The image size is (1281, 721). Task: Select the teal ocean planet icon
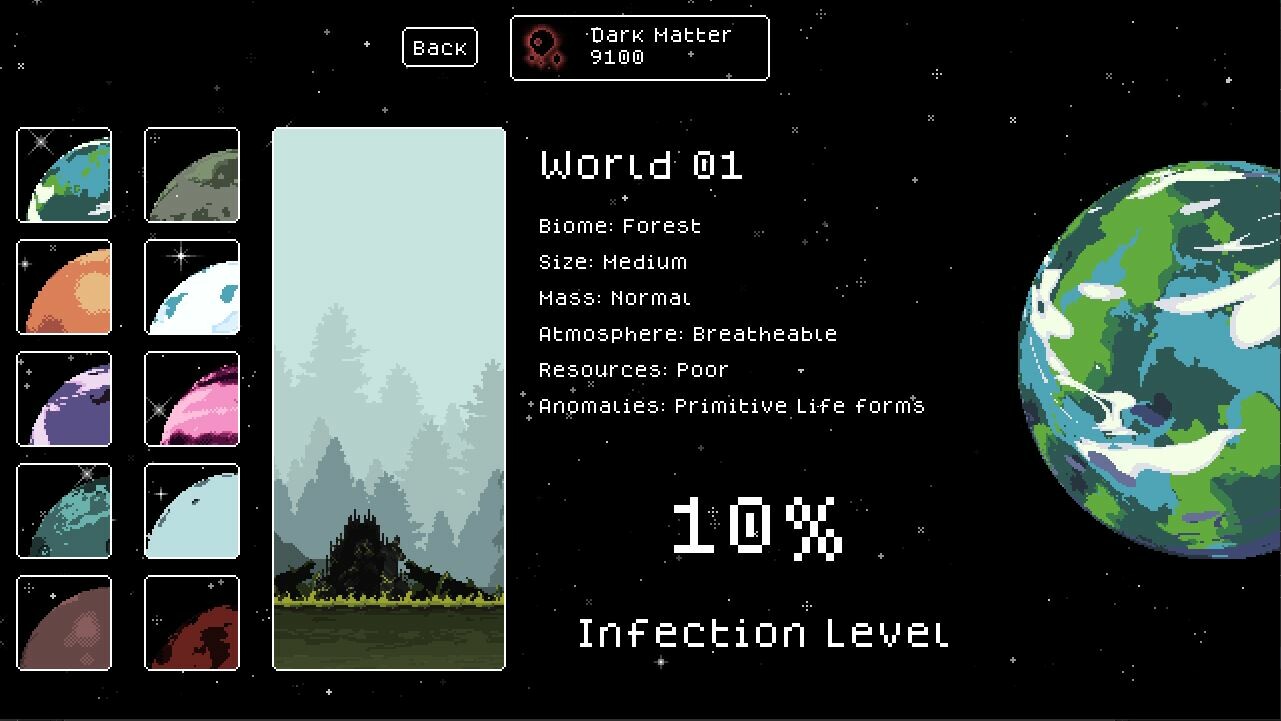tap(63, 512)
